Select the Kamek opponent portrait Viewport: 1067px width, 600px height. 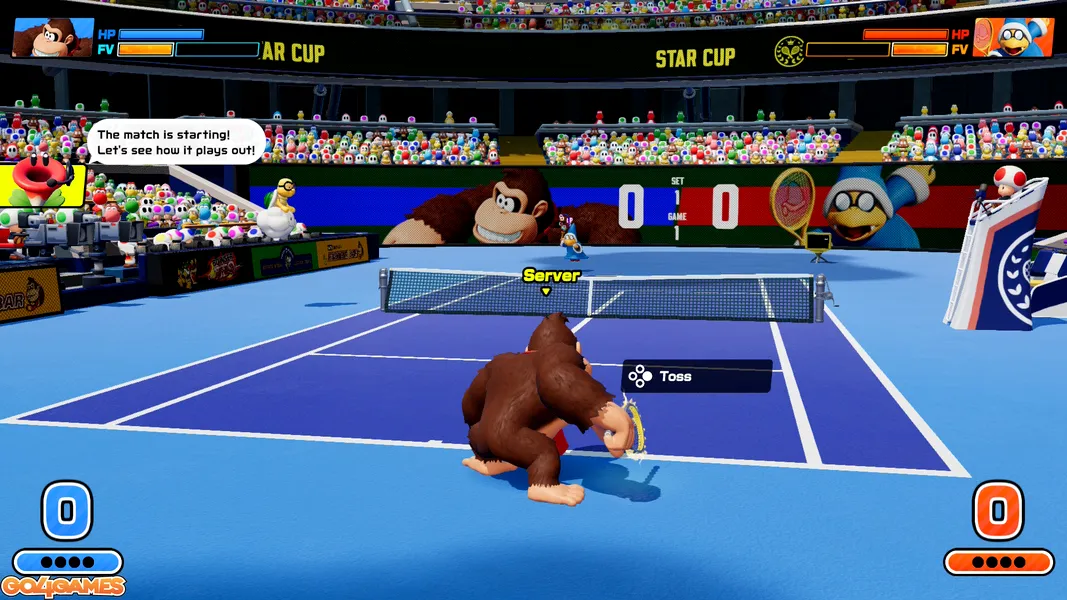coord(1012,37)
